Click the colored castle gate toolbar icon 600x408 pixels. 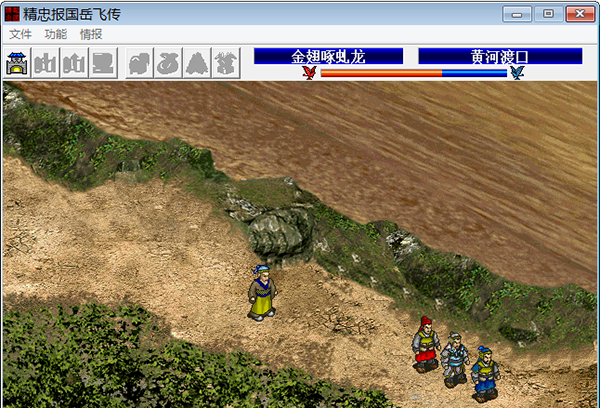(x=18, y=63)
